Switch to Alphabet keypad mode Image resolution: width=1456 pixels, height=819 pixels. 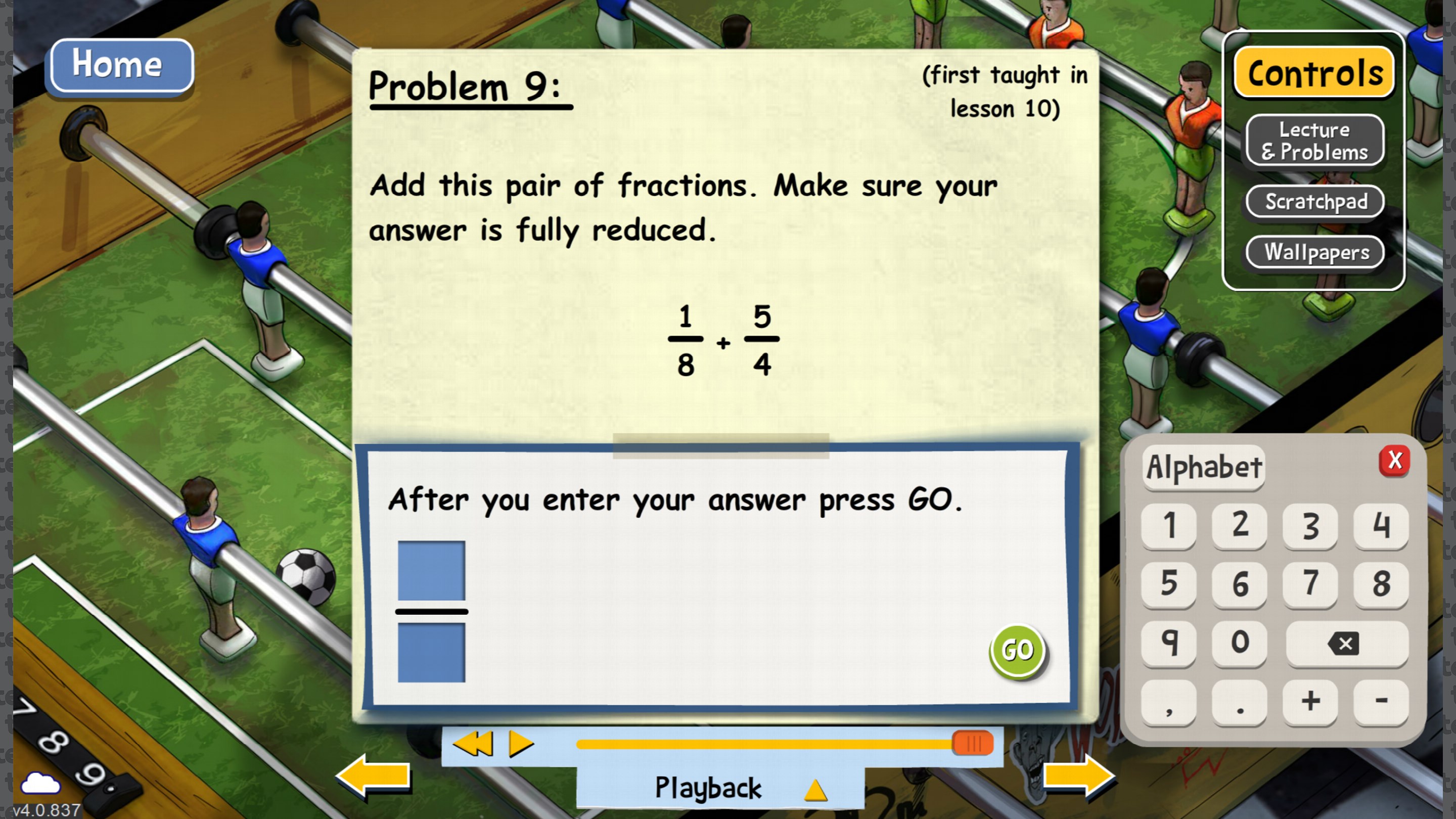pyautogui.click(x=1203, y=466)
